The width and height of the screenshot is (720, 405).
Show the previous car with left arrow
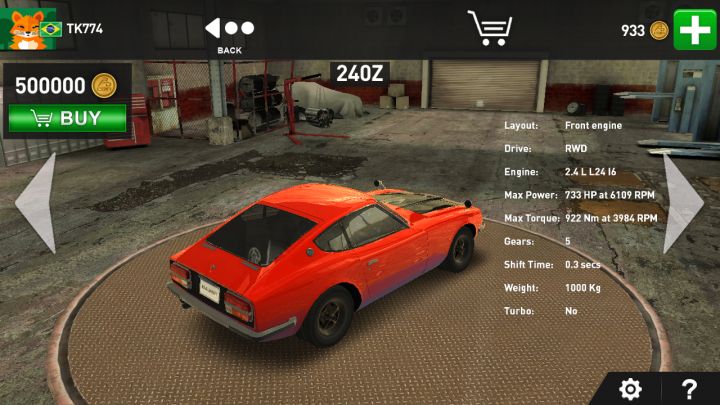pyautogui.click(x=36, y=202)
